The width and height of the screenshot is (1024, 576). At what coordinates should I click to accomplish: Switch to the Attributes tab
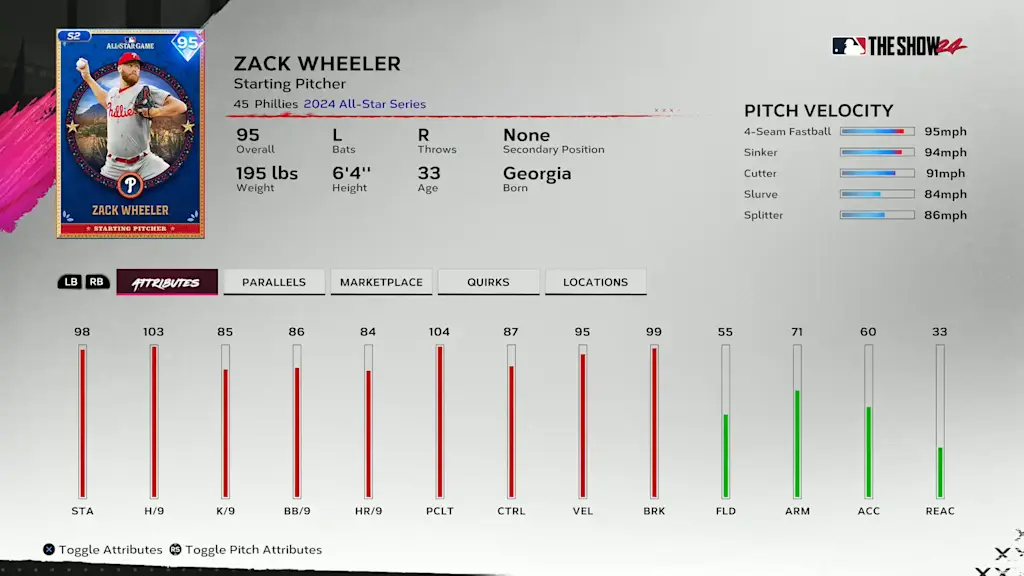[166, 283]
